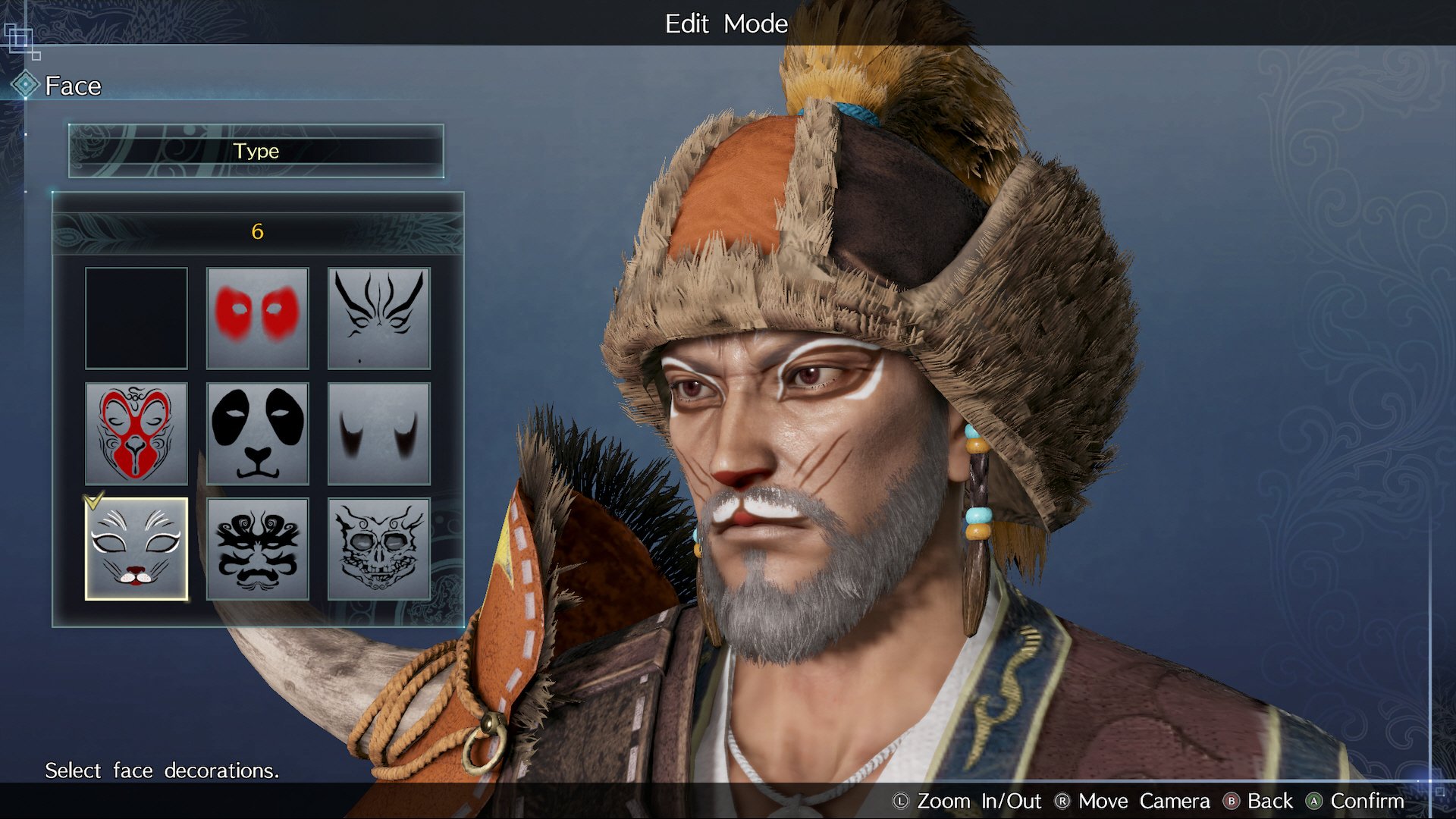This screenshot has width=1456, height=819.
Task: Select the Type option bar
Action: click(256, 151)
